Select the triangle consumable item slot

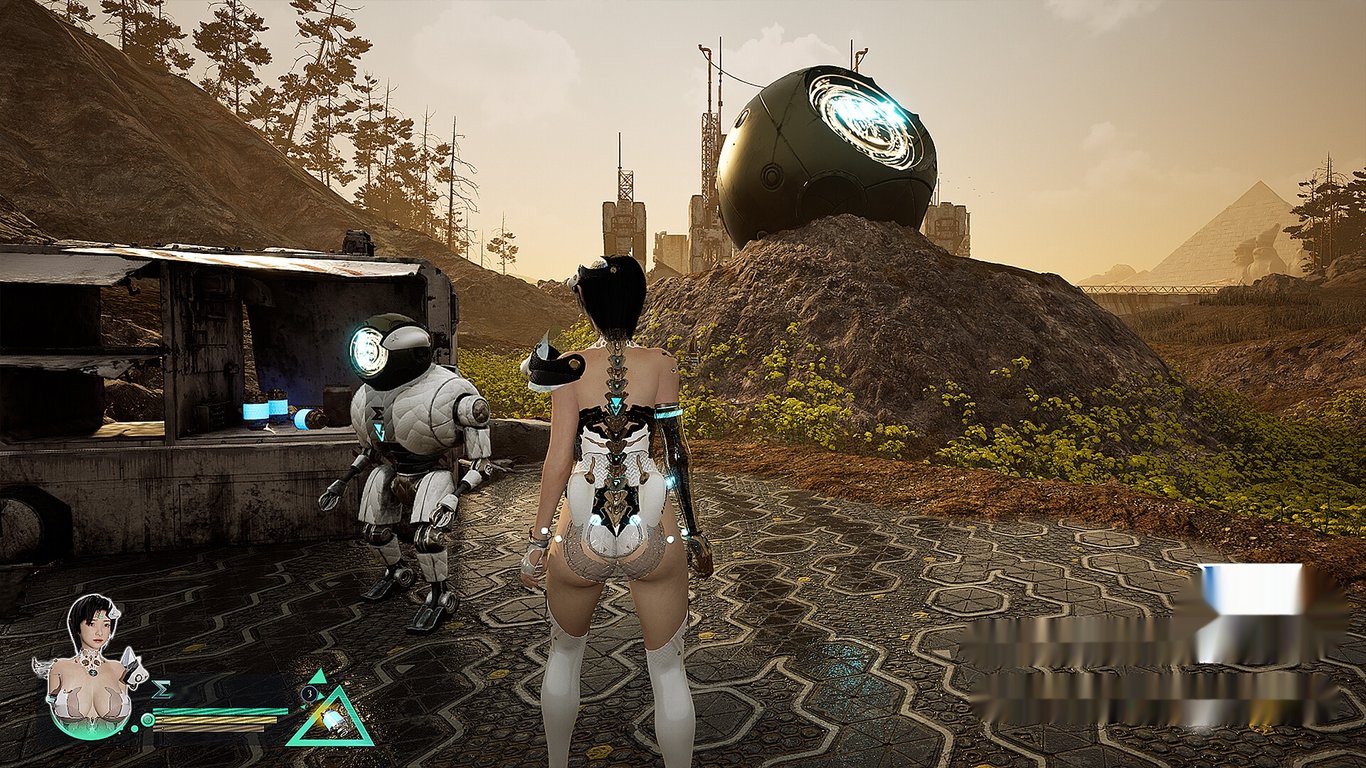click(x=329, y=718)
